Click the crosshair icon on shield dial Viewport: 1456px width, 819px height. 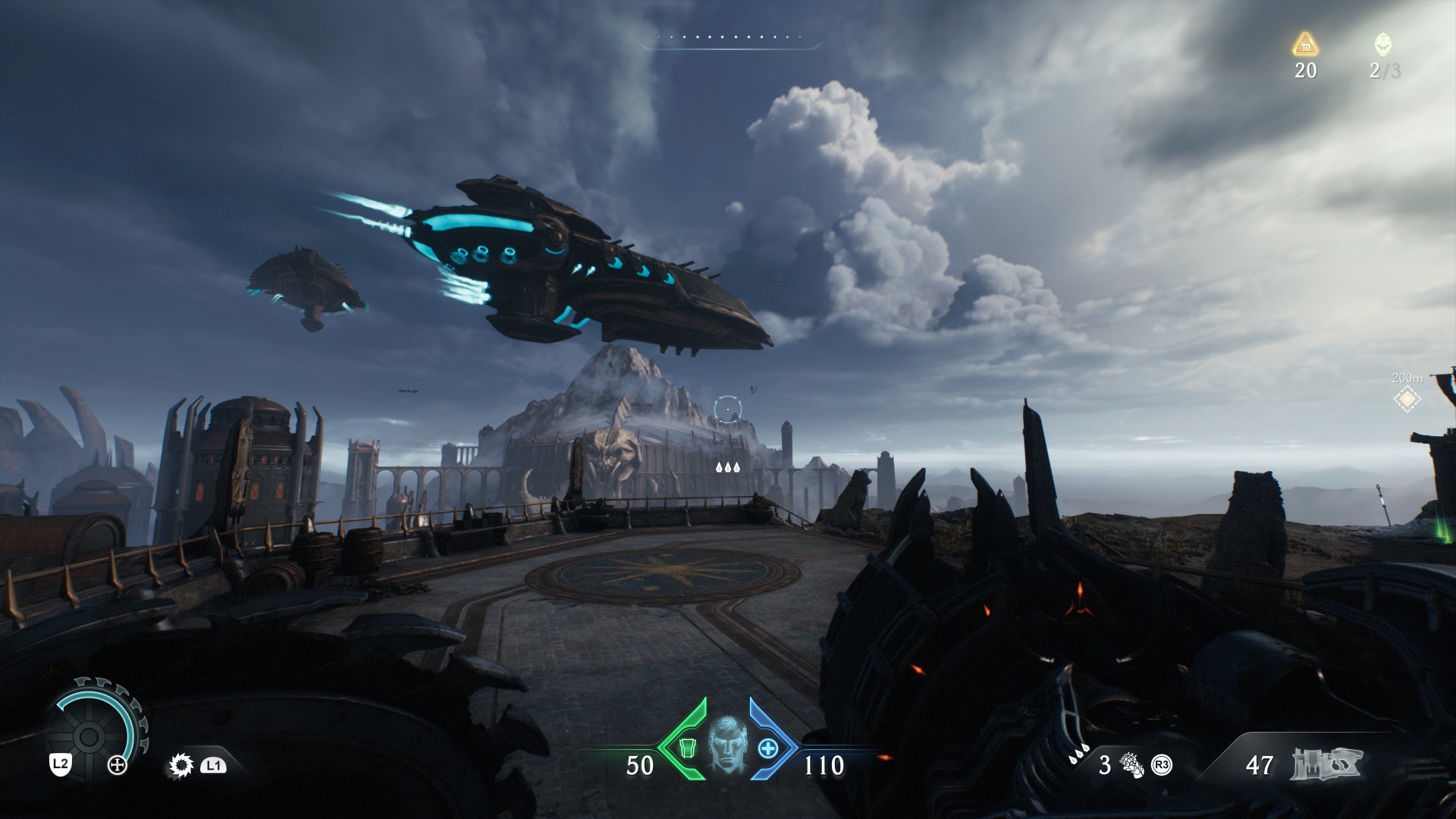[x=118, y=765]
